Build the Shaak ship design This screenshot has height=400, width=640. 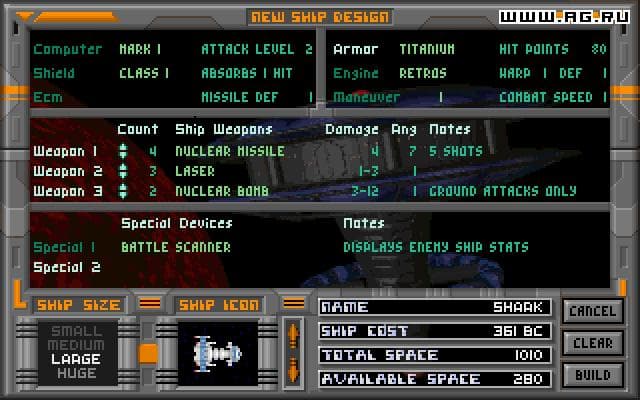(x=593, y=375)
